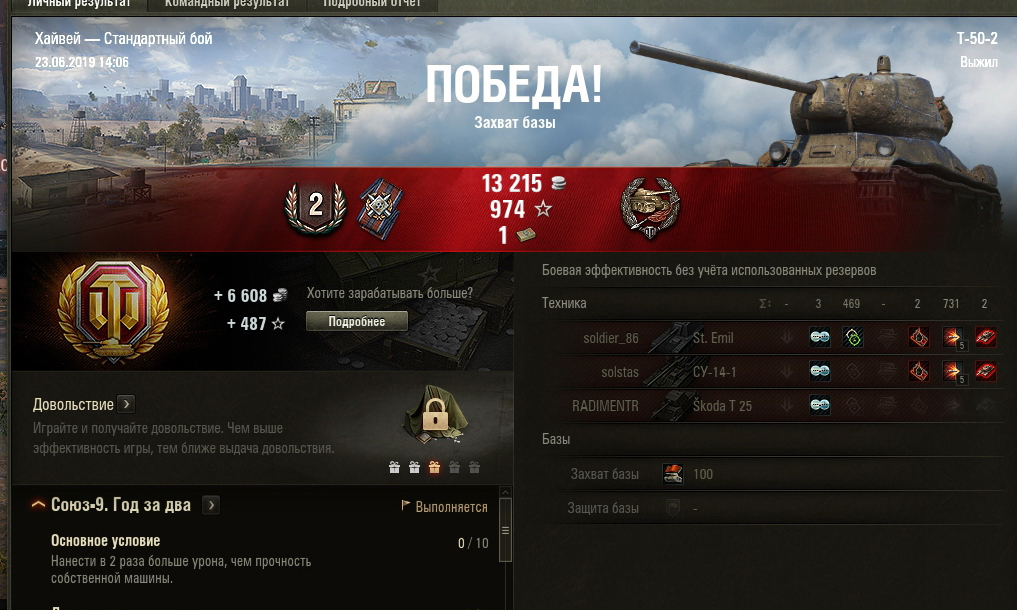
Task: Inspect the blue-red ribbon medal
Action: pos(378,206)
